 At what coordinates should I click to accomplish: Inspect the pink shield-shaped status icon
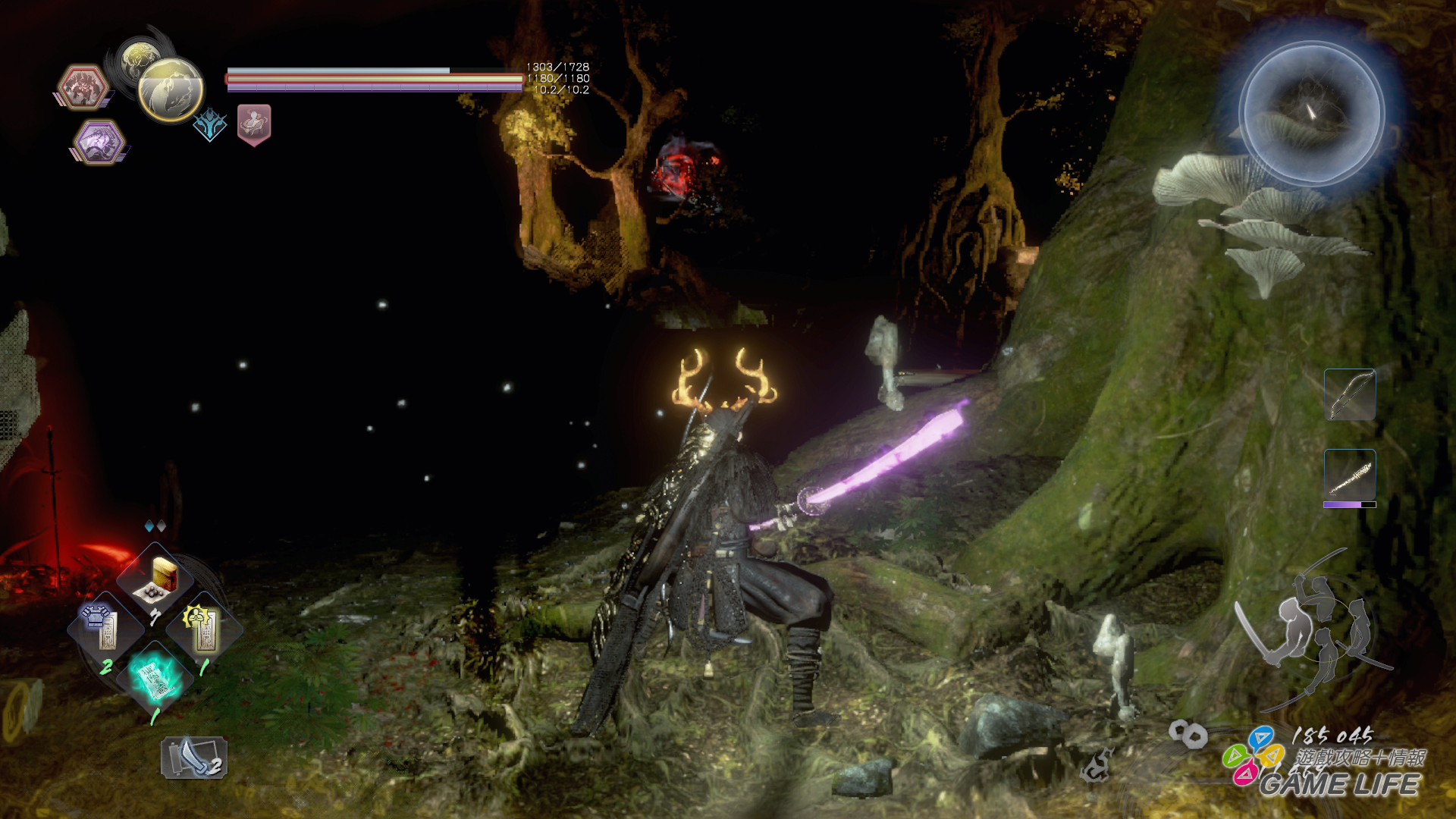pyautogui.click(x=254, y=124)
